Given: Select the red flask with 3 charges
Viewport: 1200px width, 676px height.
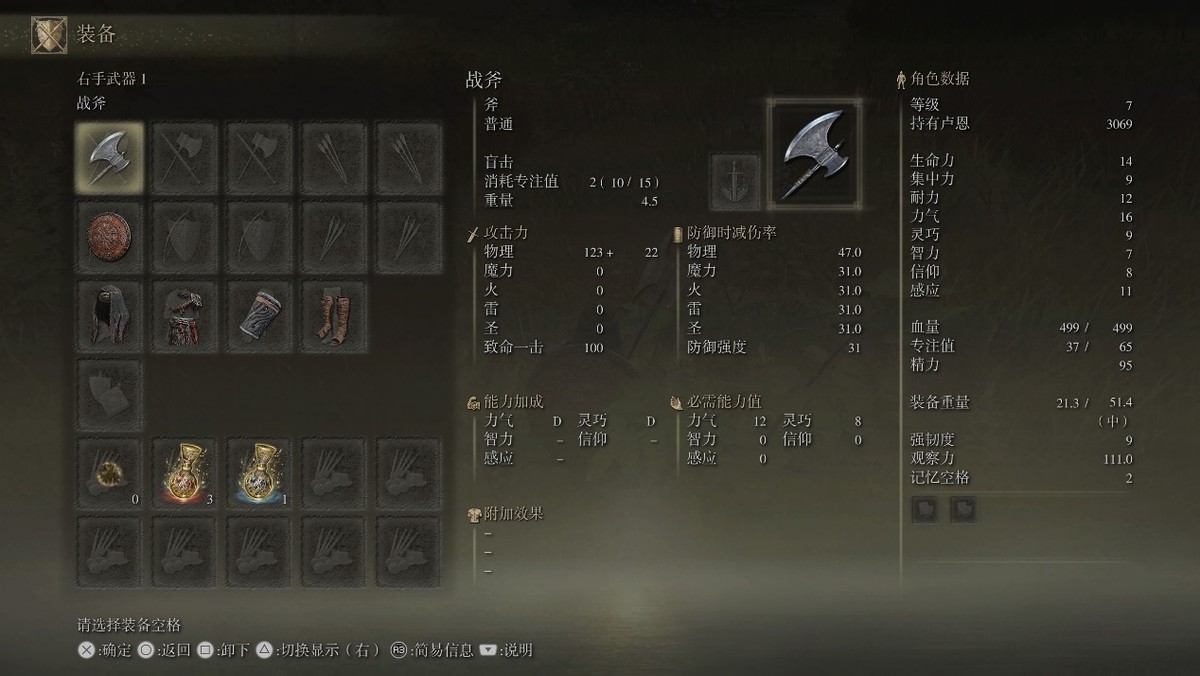Looking at the screenshot, I should point(185,470).
